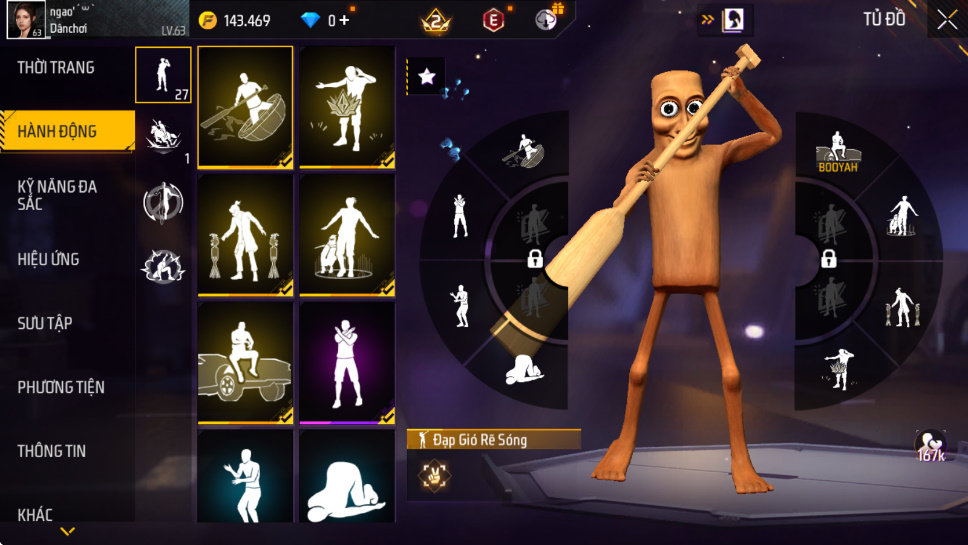Open the player profile avatar
968x545 pixels.
[25, 19]
